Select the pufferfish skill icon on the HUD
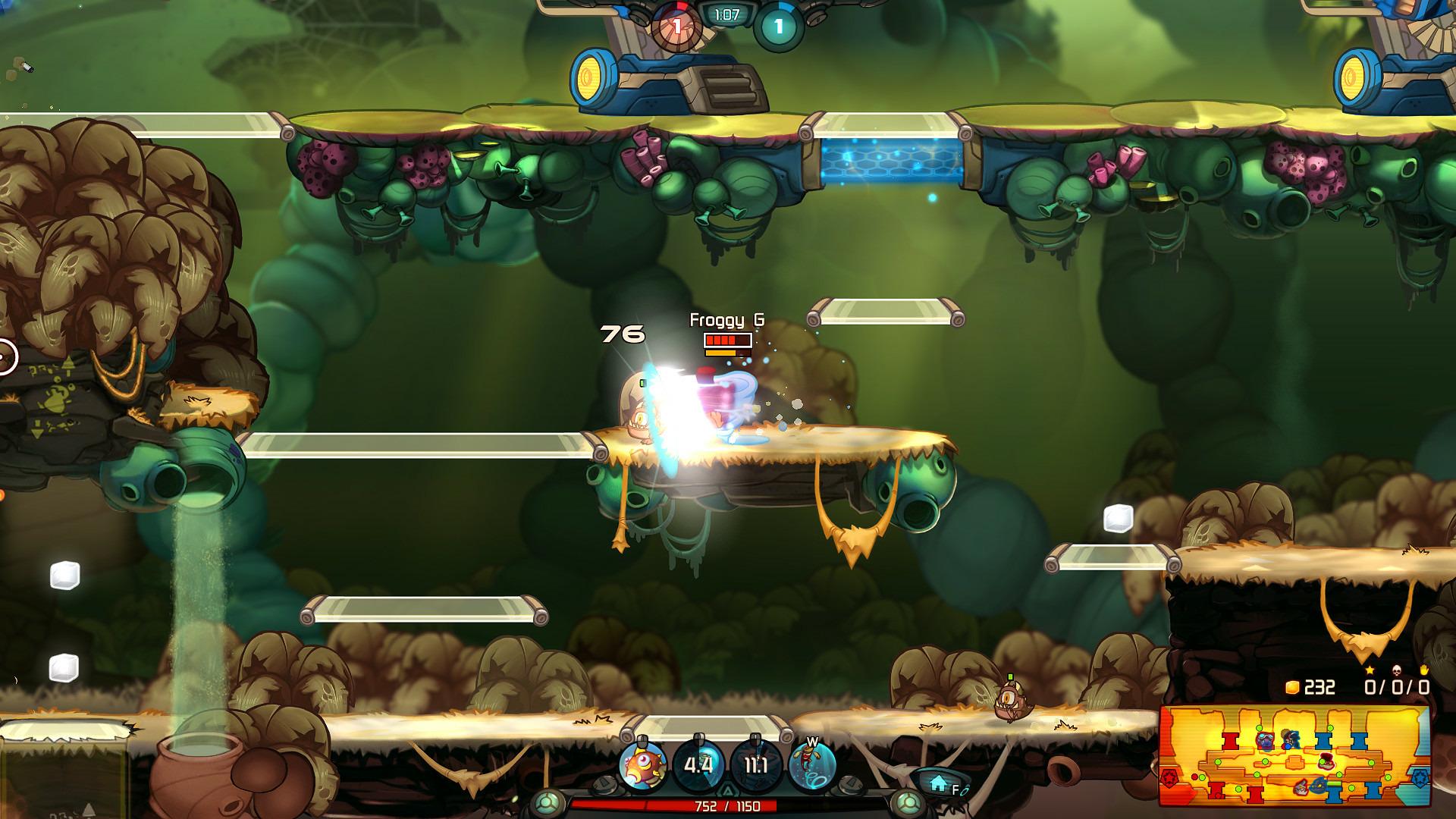 click(642, 764)
